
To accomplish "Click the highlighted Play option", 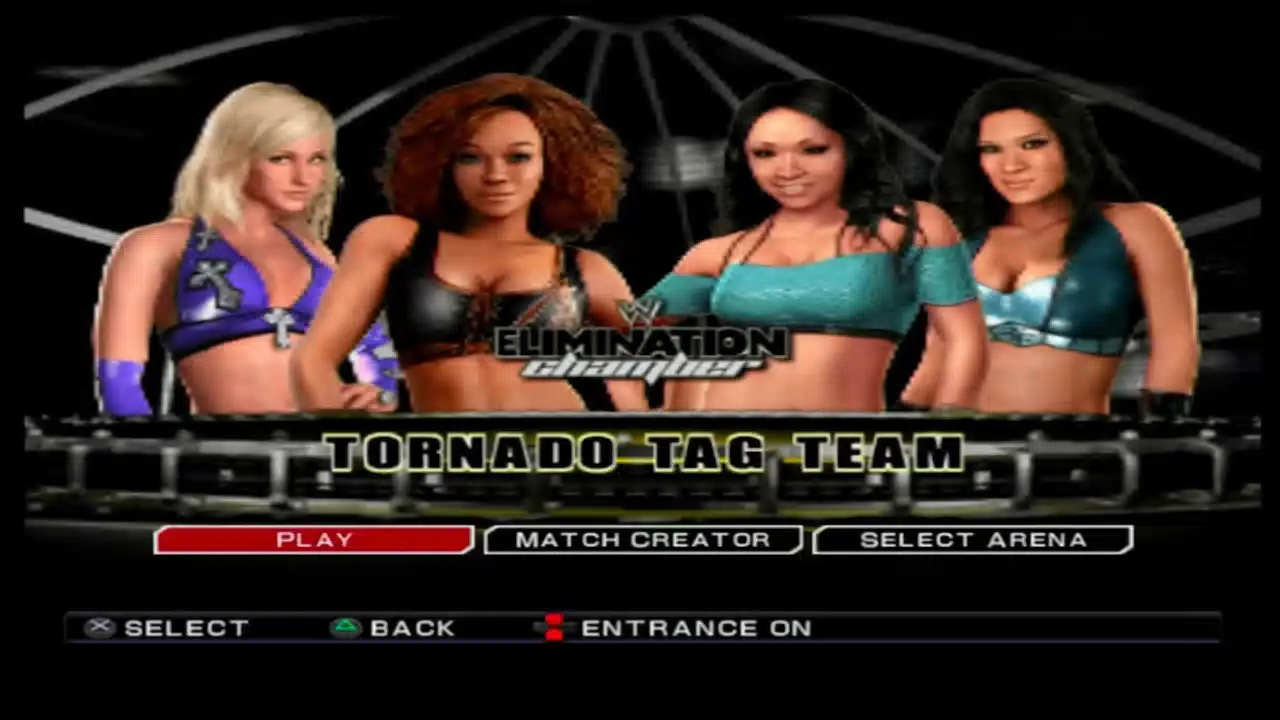I will coord(313,540).
